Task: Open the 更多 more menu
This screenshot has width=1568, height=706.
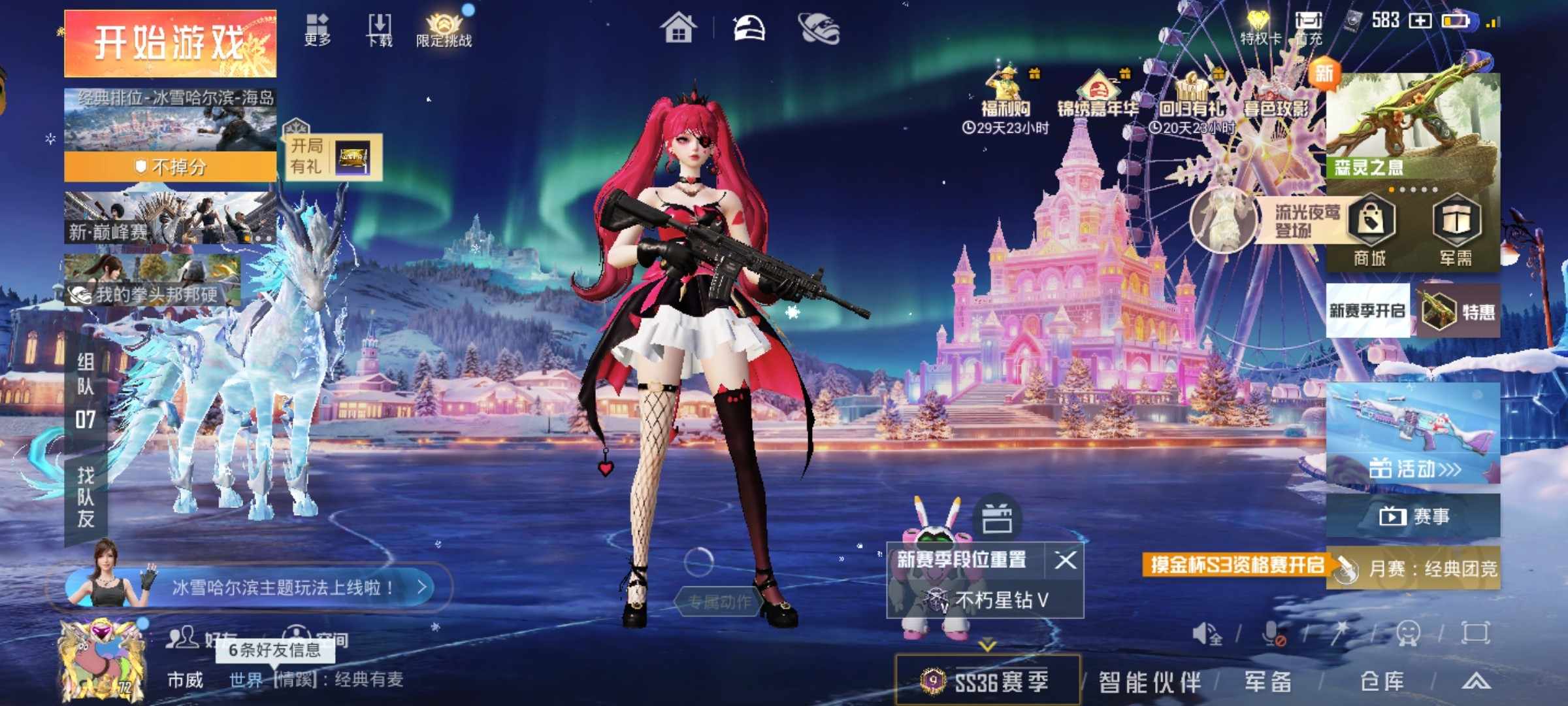Action: (318, 30)
